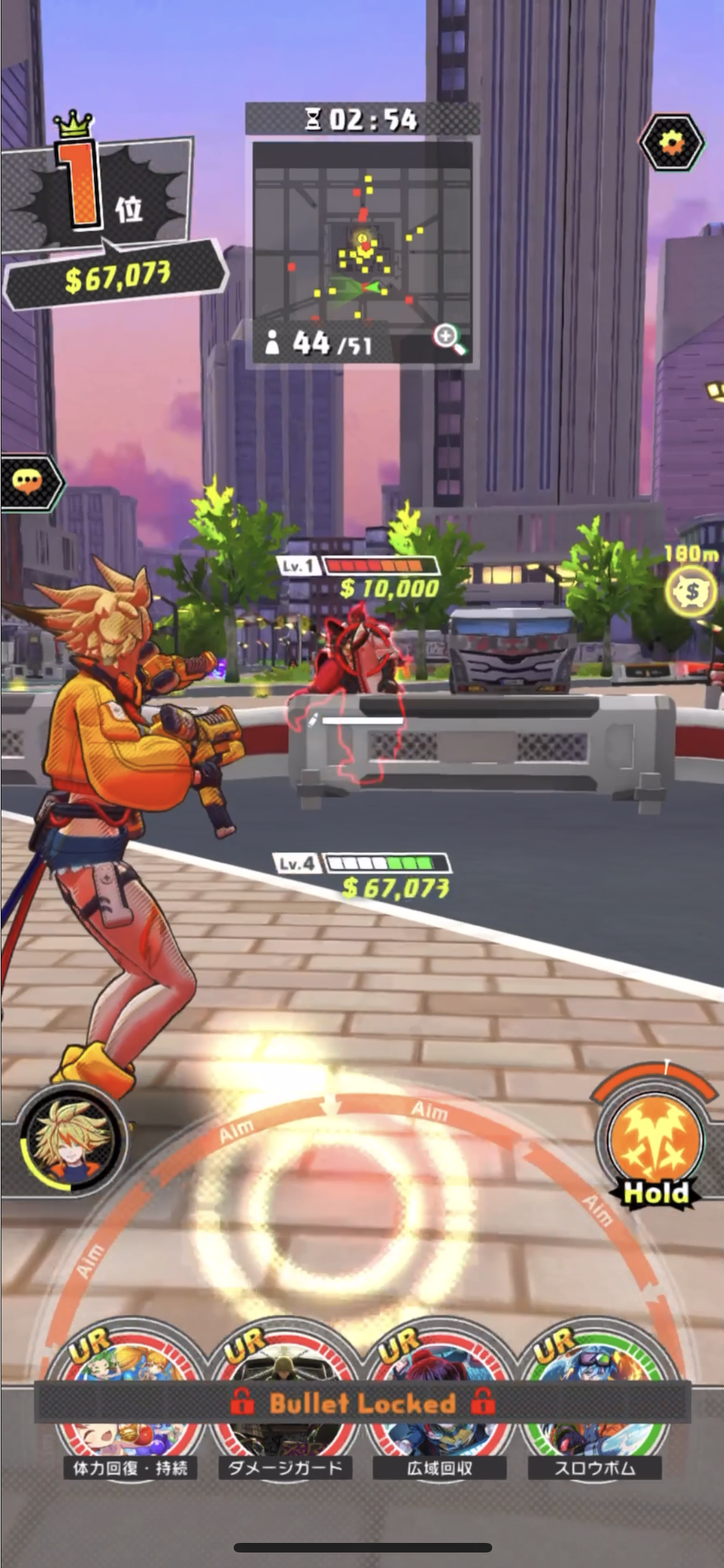Tap the piggy bank distance marker

coord(692,591)
